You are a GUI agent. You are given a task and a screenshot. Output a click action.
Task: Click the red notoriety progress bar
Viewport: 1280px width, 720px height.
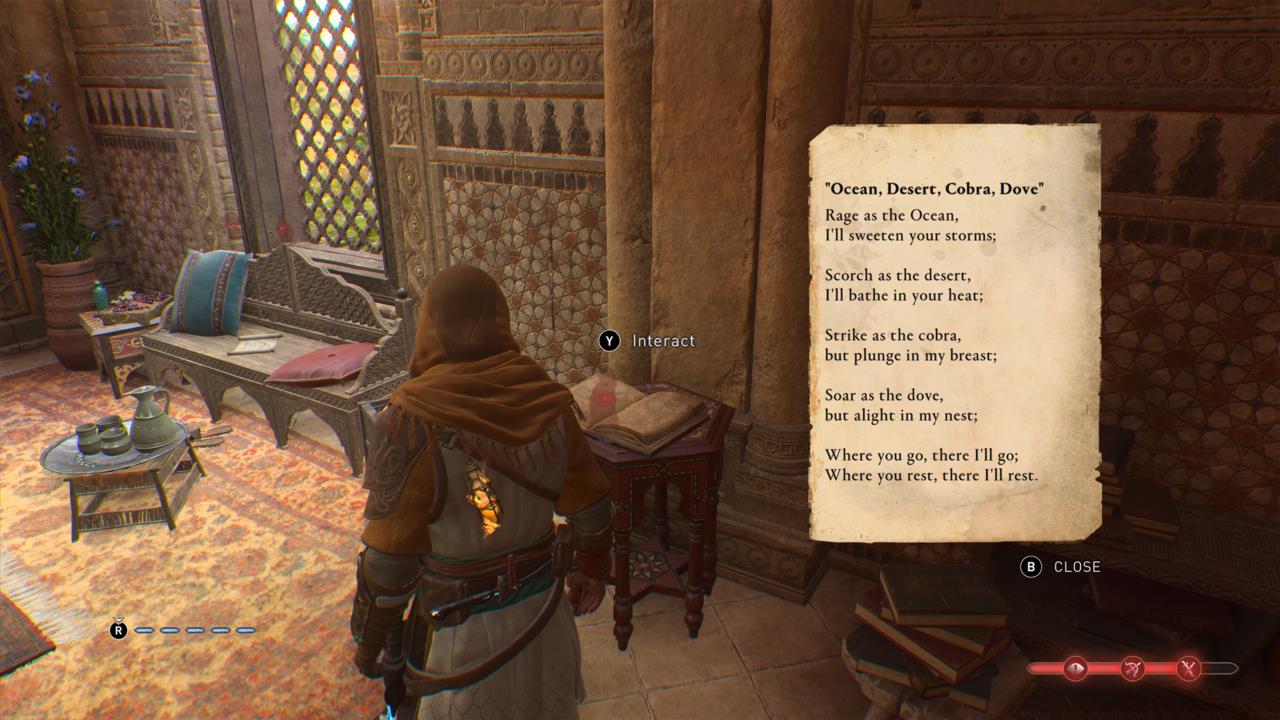click(x=1104, y=668)
